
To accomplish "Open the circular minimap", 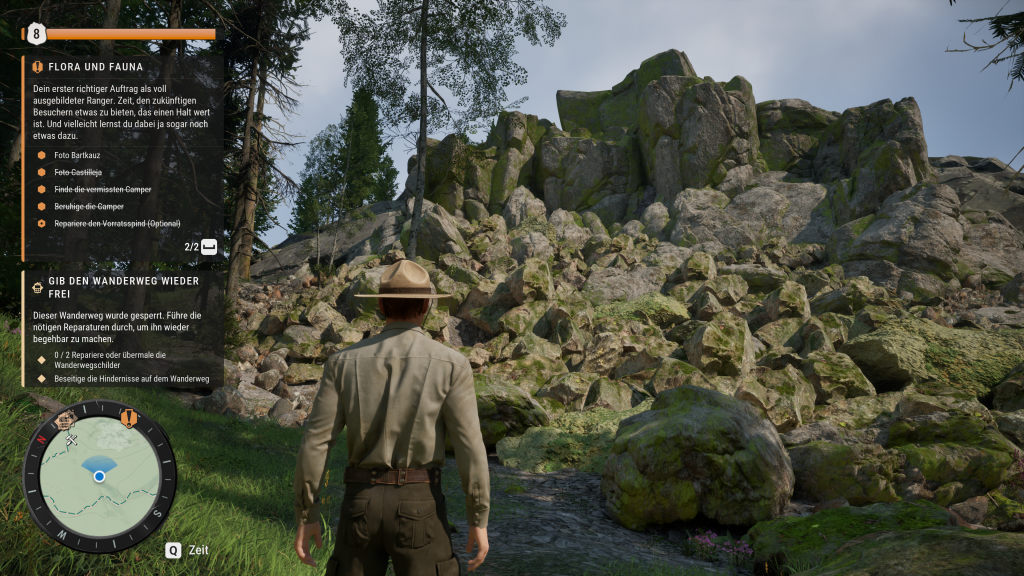I will click(x=99, y=476).
